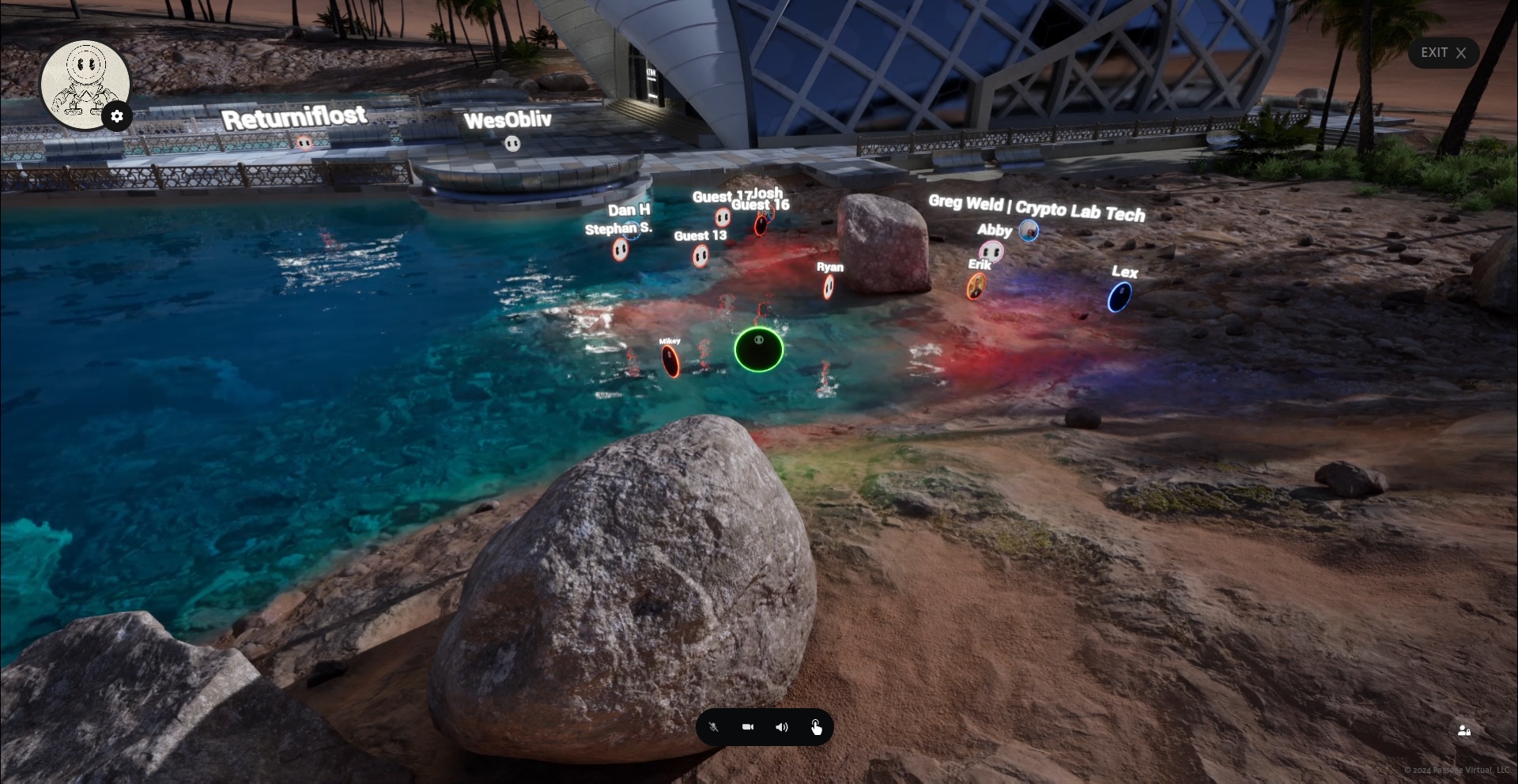1518x784 pixels.
Task: Click the EXIT button
Action: [1443, 53]
